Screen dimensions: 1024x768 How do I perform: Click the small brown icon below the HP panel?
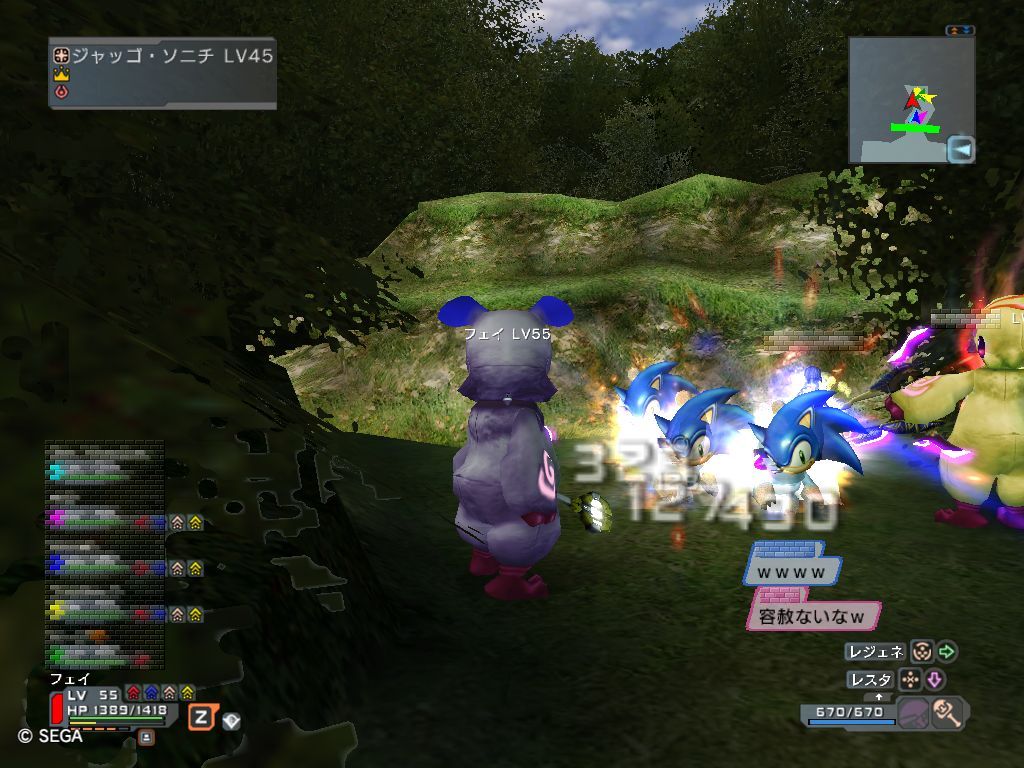[x=146, y=737]
